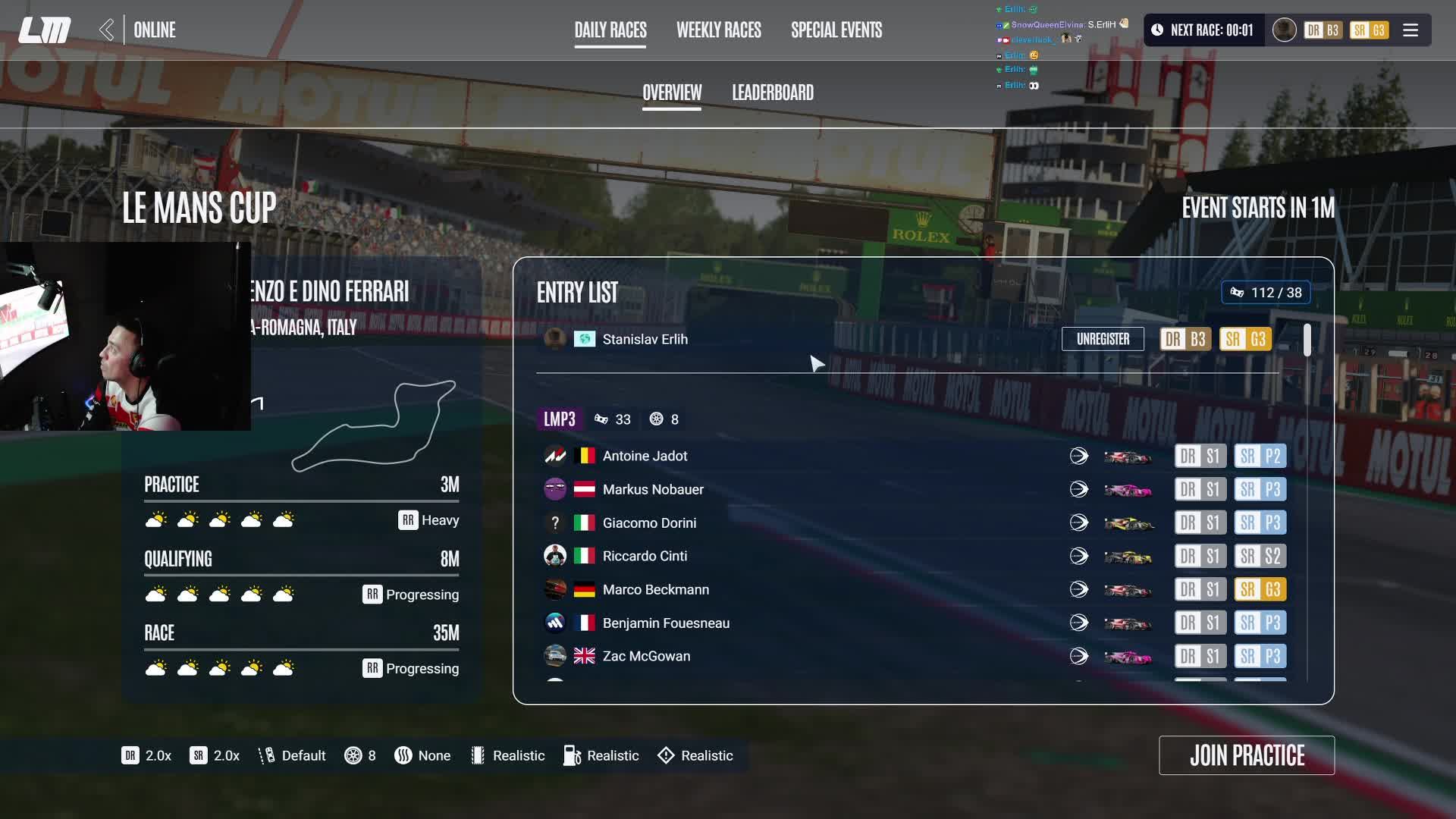1456x819 pixels.
Task: Show the Overview sub-tab
Action: point(672,93)
